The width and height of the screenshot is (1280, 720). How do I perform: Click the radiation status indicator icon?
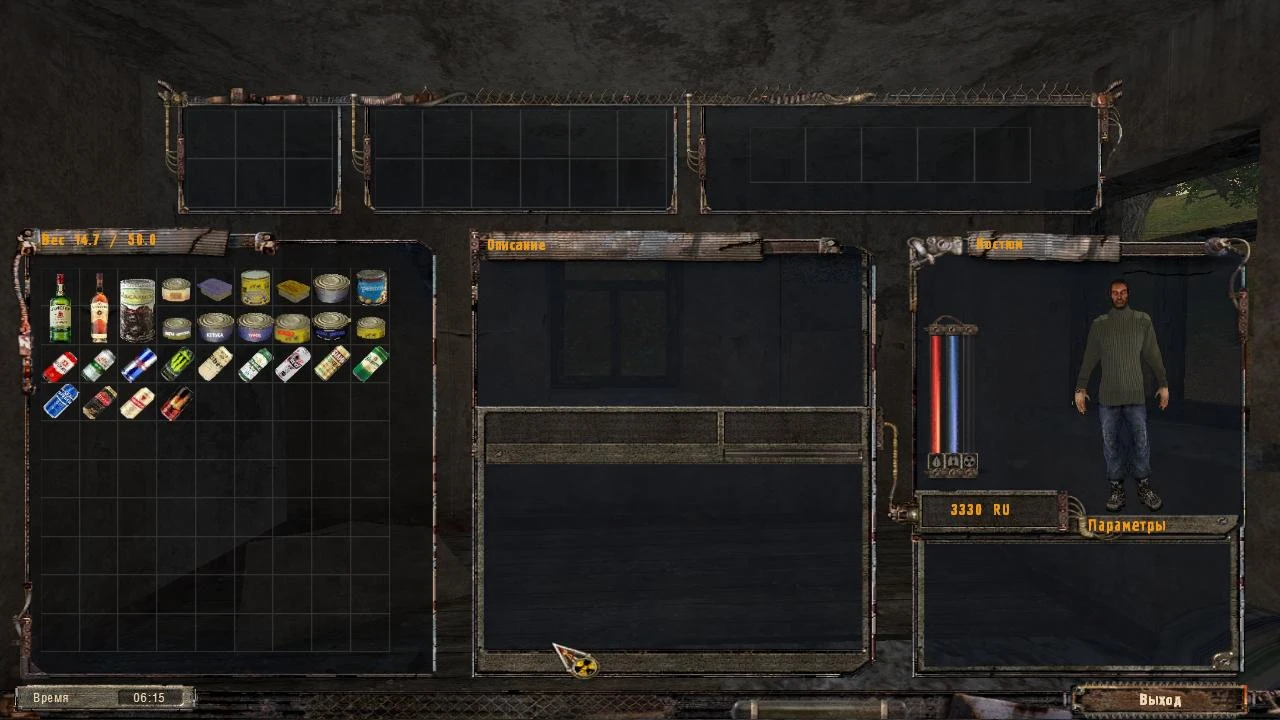pos(968,461)
